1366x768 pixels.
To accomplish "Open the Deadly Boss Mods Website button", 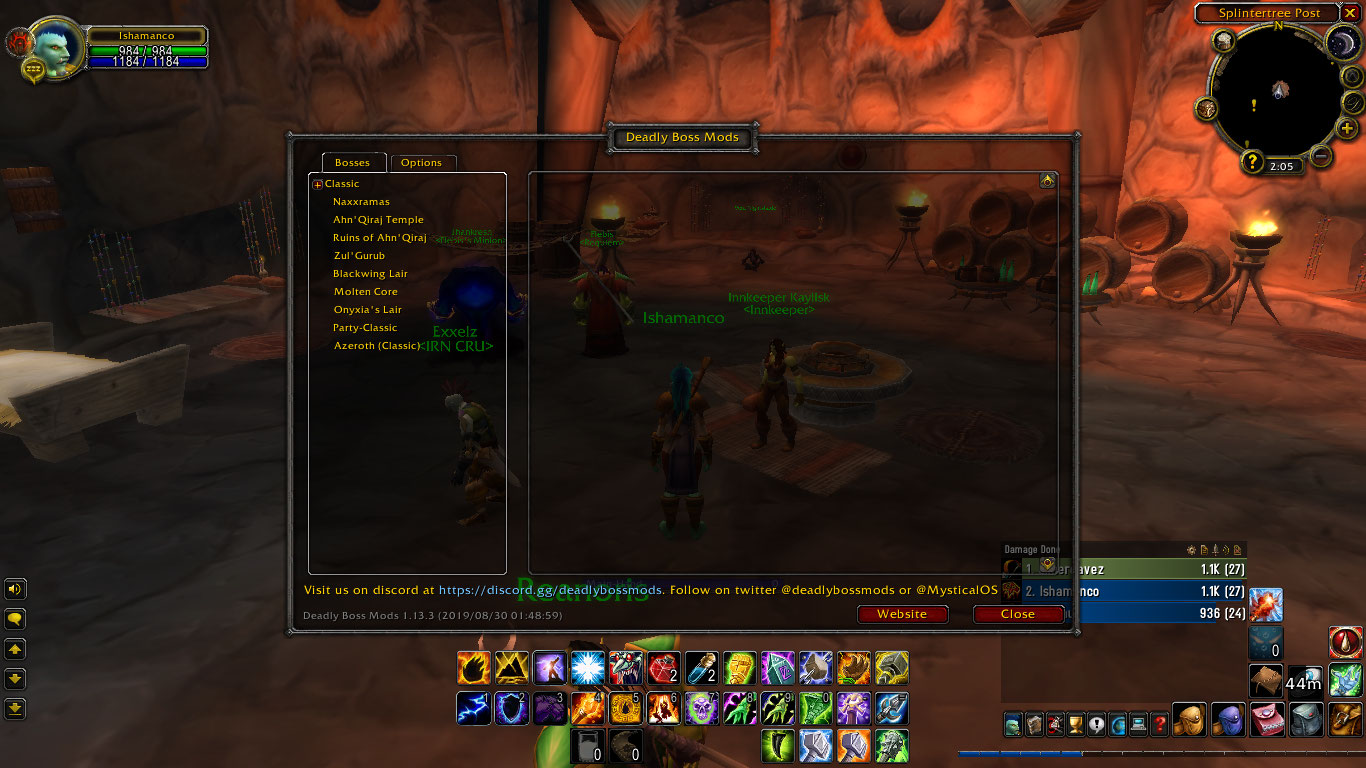I will coord(902,614).
